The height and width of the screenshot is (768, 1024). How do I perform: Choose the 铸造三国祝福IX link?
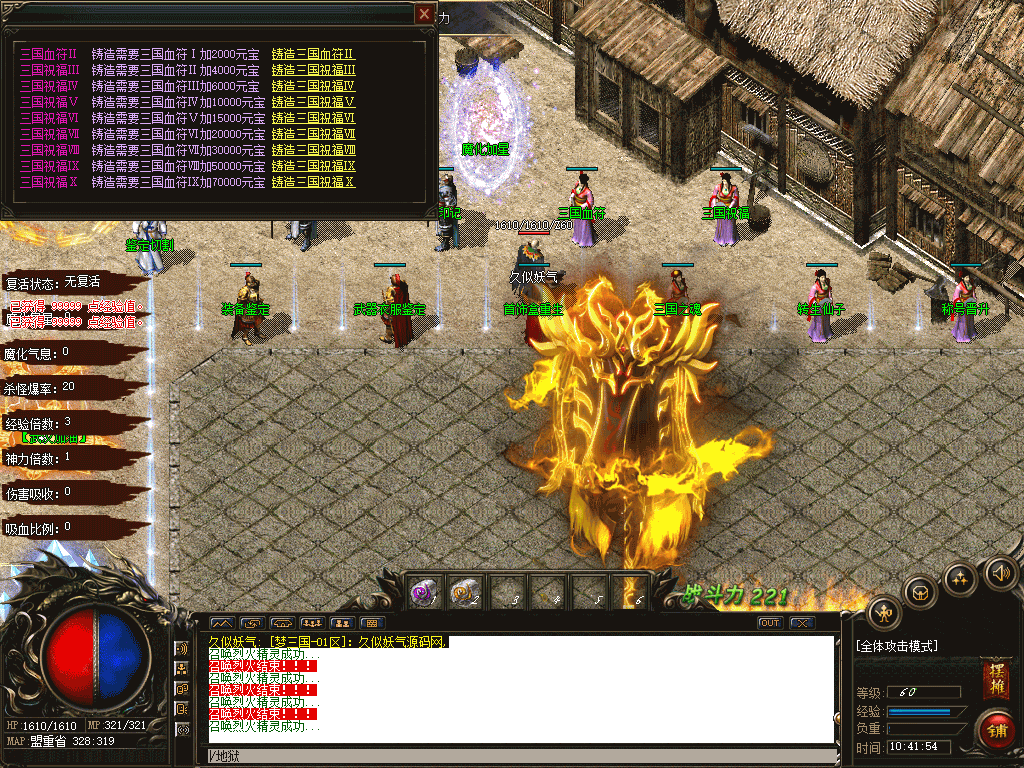pyautogui.click(x=313, y=166)
